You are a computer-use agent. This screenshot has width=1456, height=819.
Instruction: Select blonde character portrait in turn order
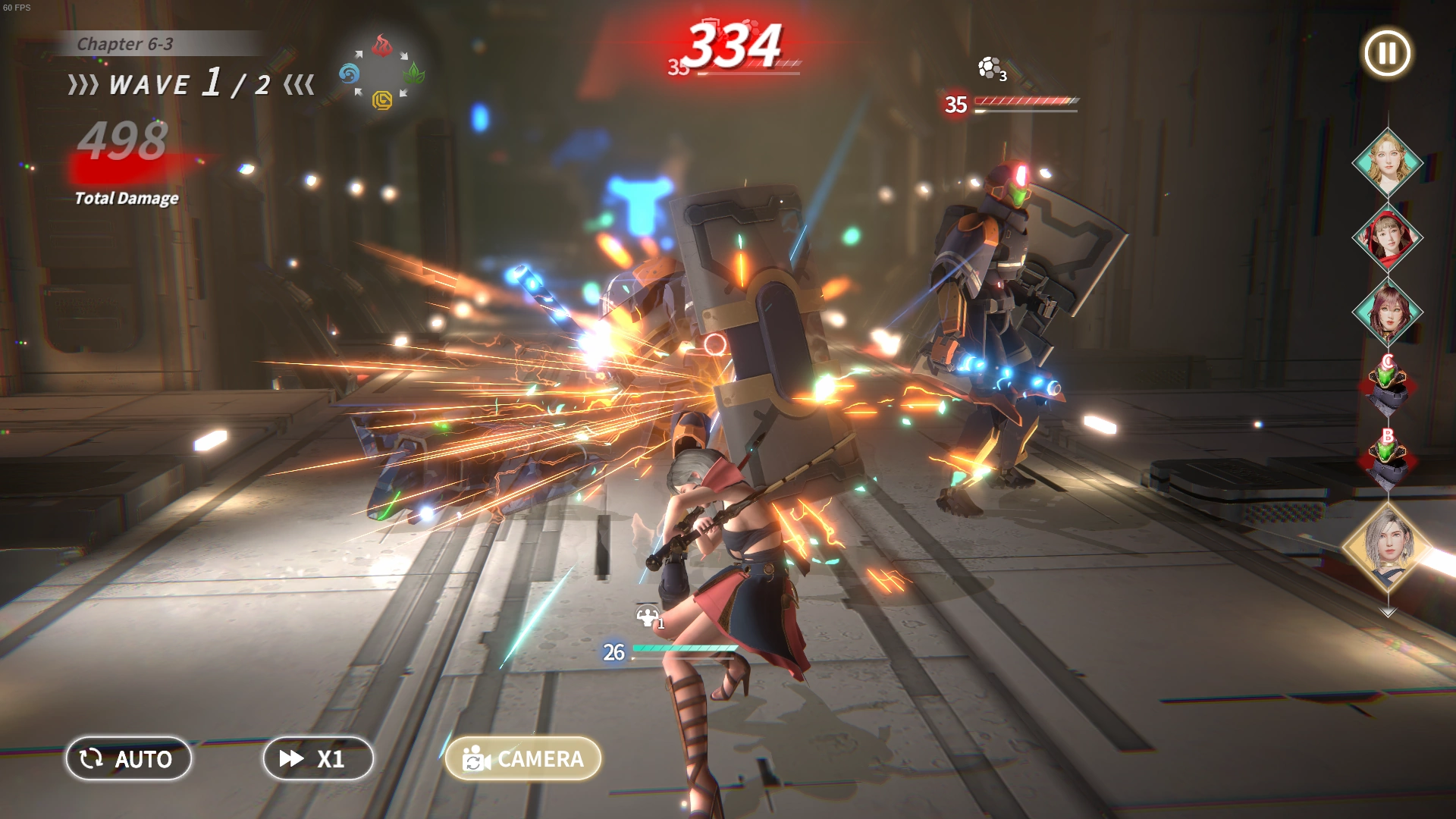[1388, 162]
